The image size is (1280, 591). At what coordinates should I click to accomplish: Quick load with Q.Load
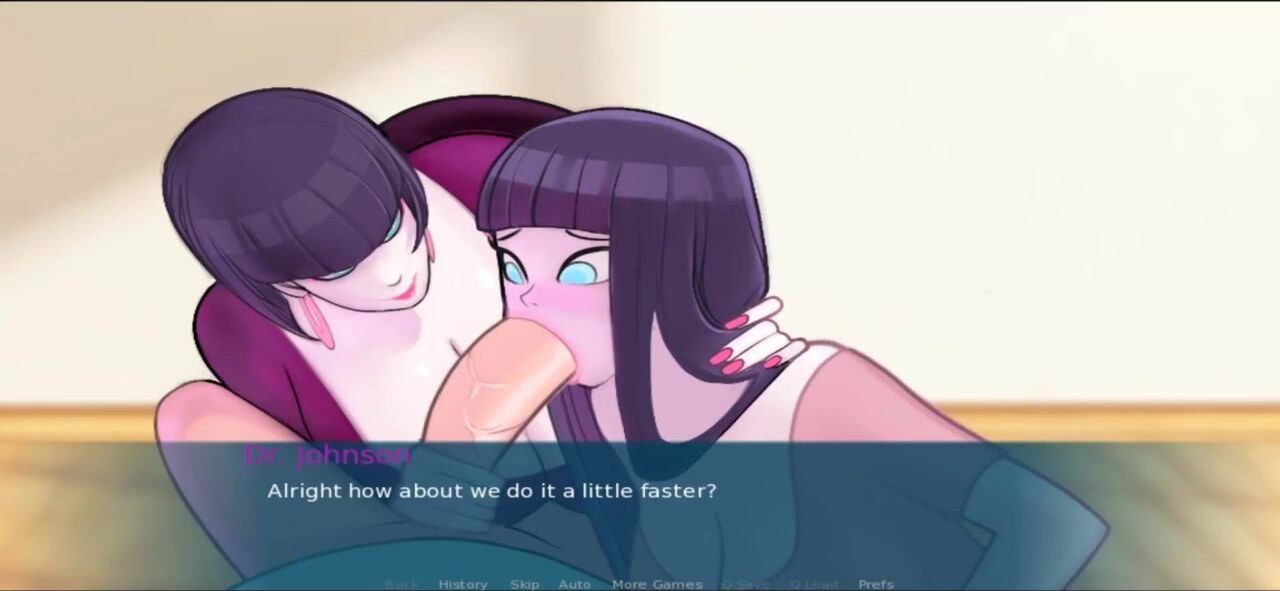click(814, 584)
